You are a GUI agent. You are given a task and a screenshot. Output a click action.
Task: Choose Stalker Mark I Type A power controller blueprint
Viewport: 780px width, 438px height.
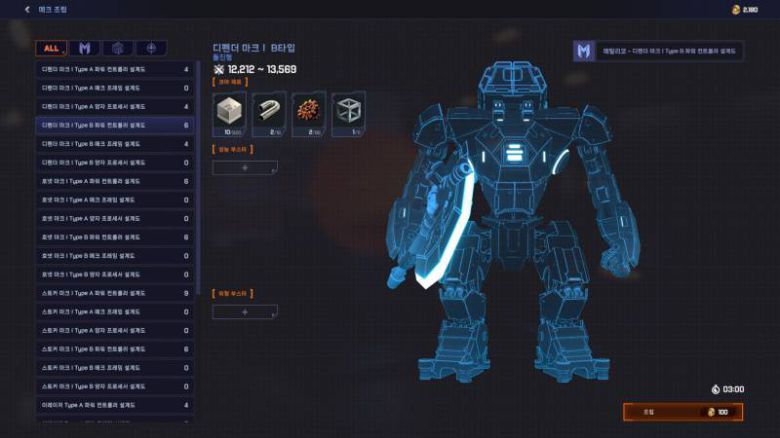click(x=114, y=293)
